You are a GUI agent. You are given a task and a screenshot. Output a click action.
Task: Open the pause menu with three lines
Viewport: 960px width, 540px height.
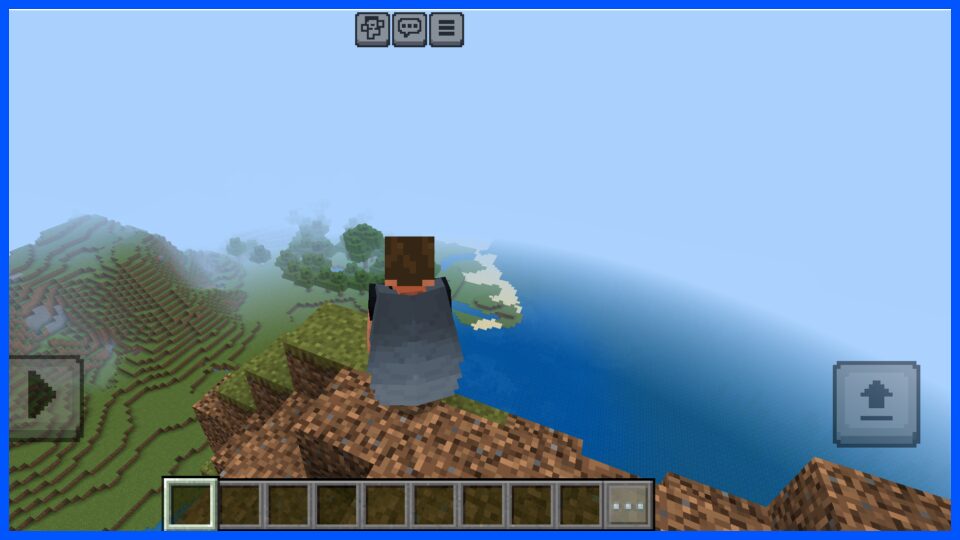tap(446, 29)
